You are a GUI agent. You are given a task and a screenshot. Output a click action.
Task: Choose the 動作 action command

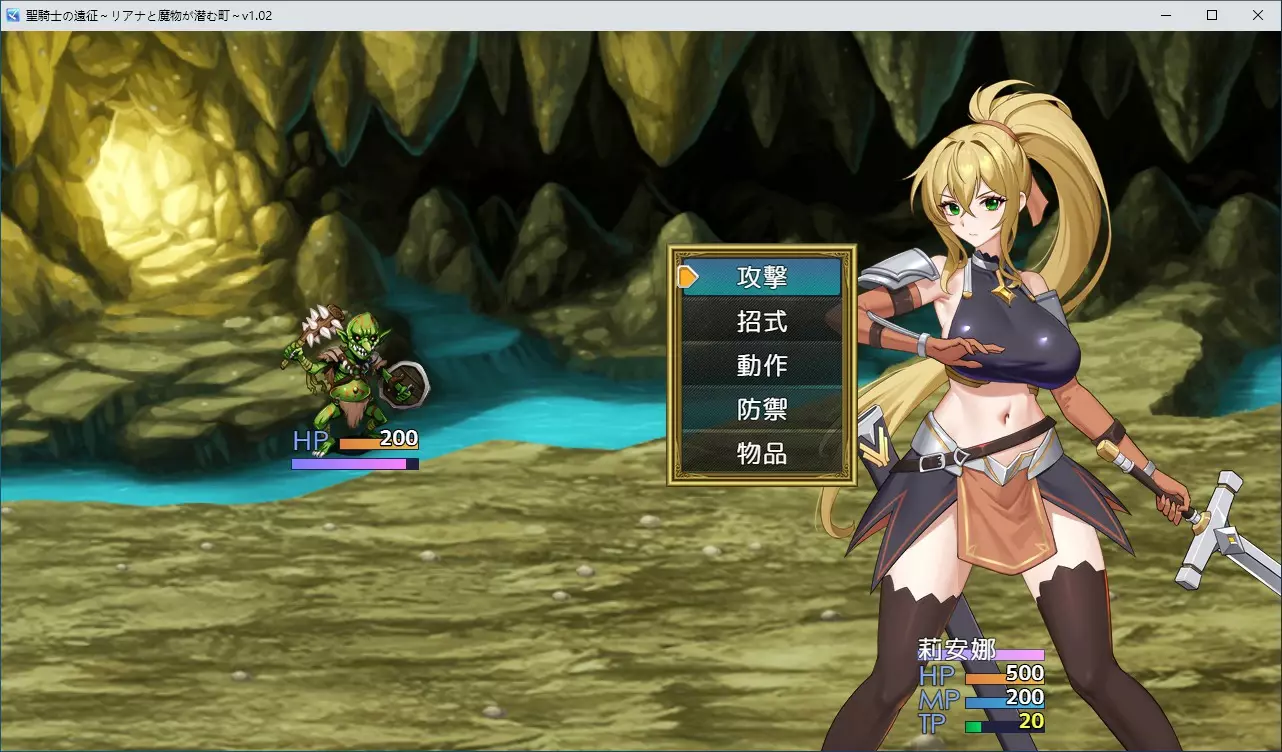[762, 365]
